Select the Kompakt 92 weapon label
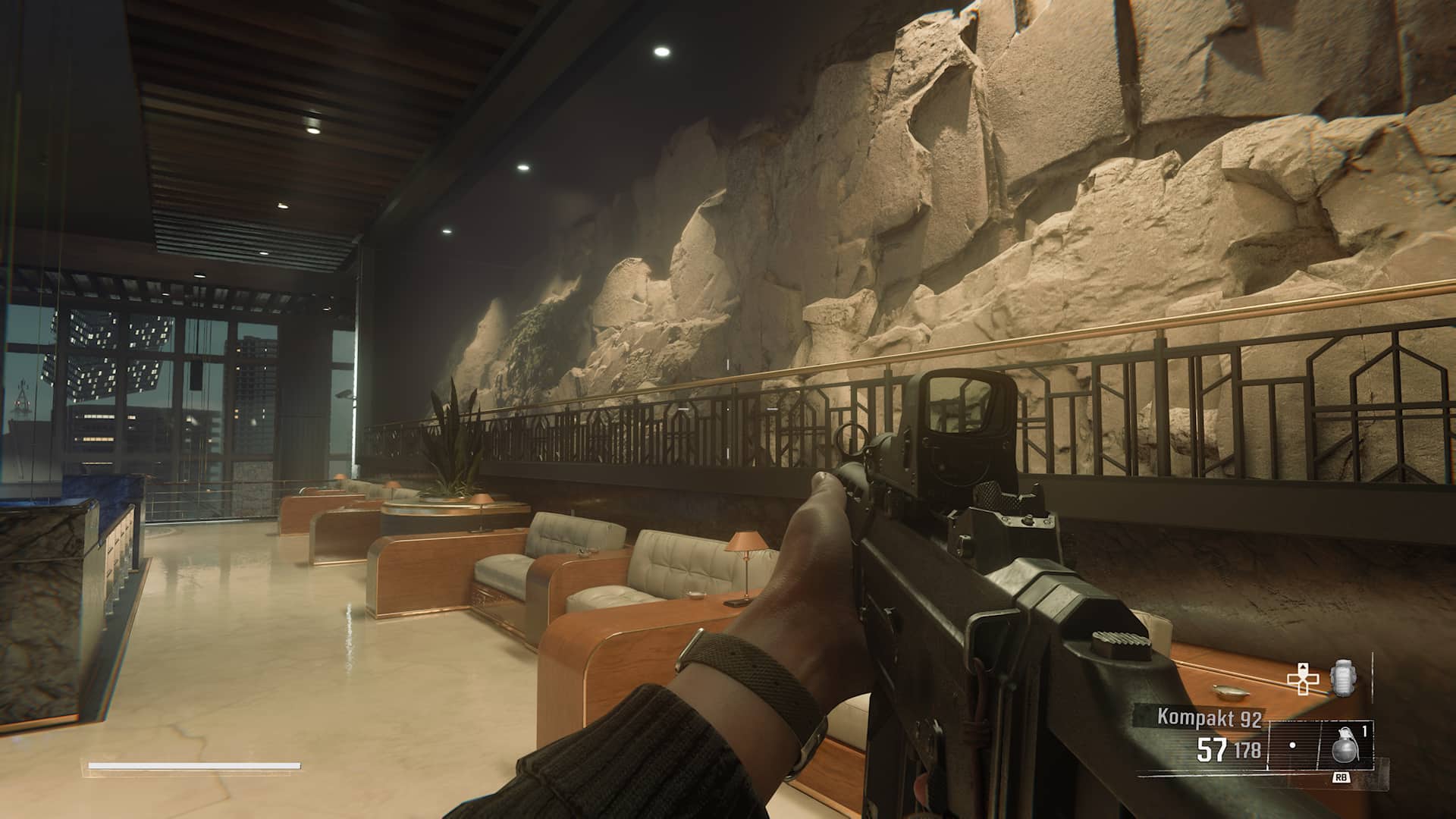Image resolution: width=1456 pixels, height=819 pixels. [1209, 717]
